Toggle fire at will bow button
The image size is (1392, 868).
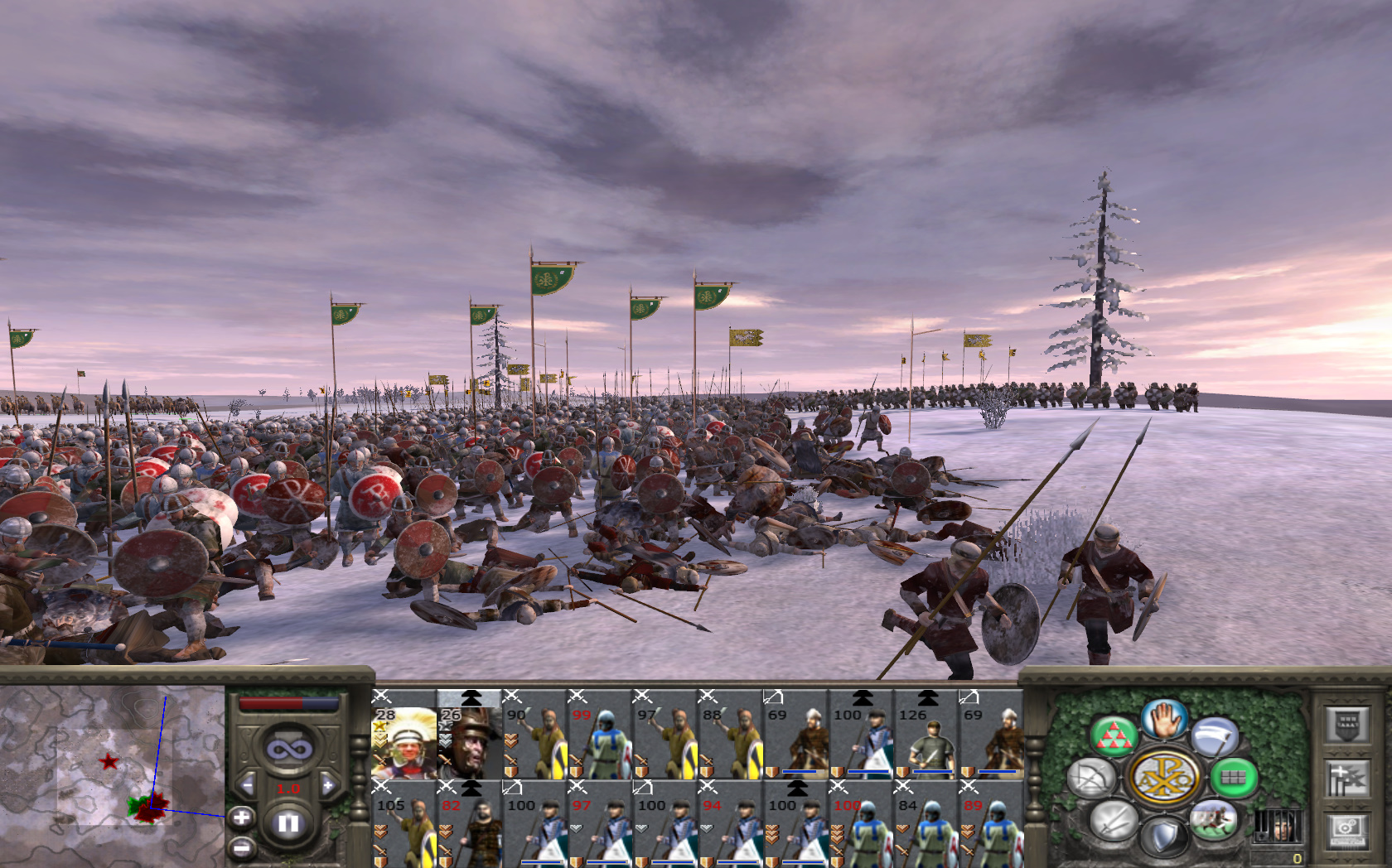point(1092,778)
